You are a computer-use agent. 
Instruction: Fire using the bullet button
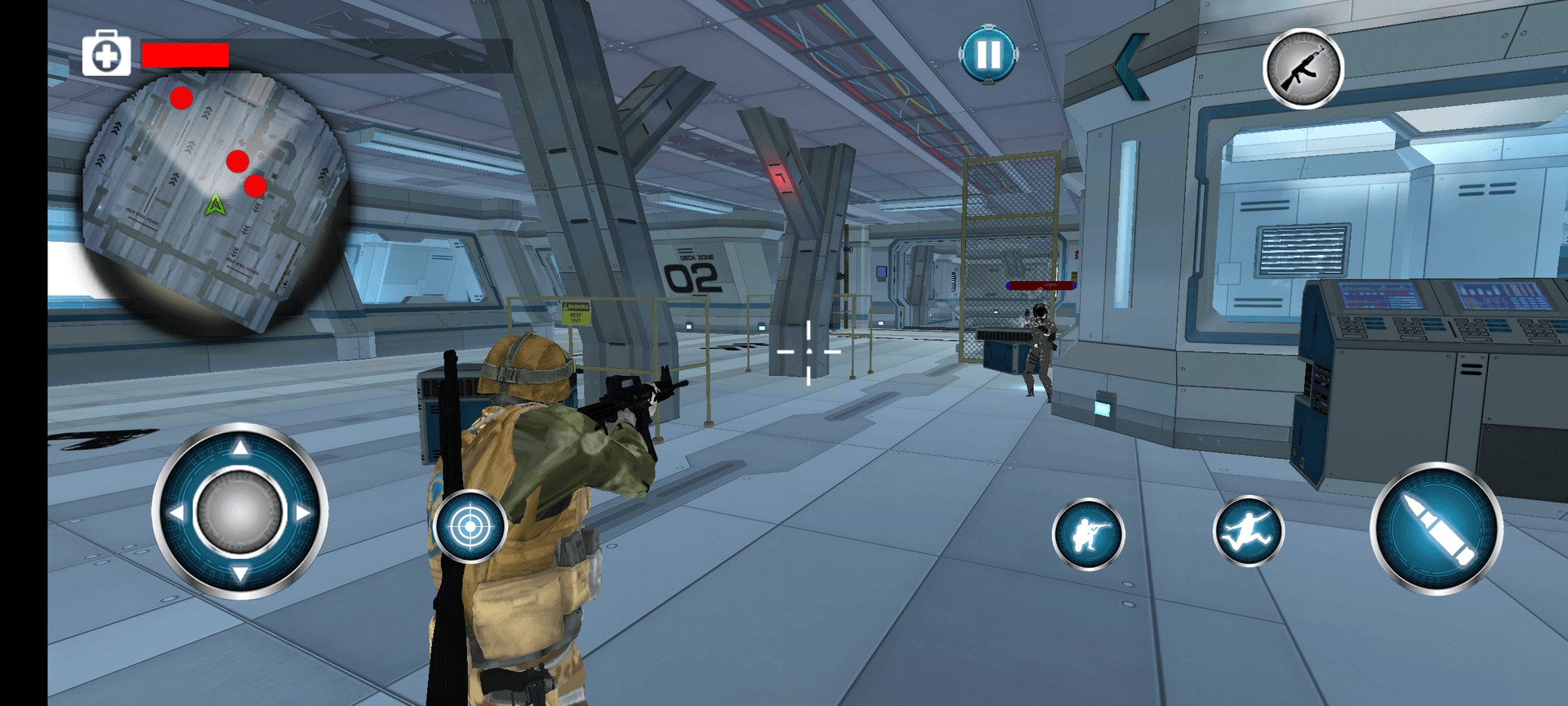(x=1437, y=529)
